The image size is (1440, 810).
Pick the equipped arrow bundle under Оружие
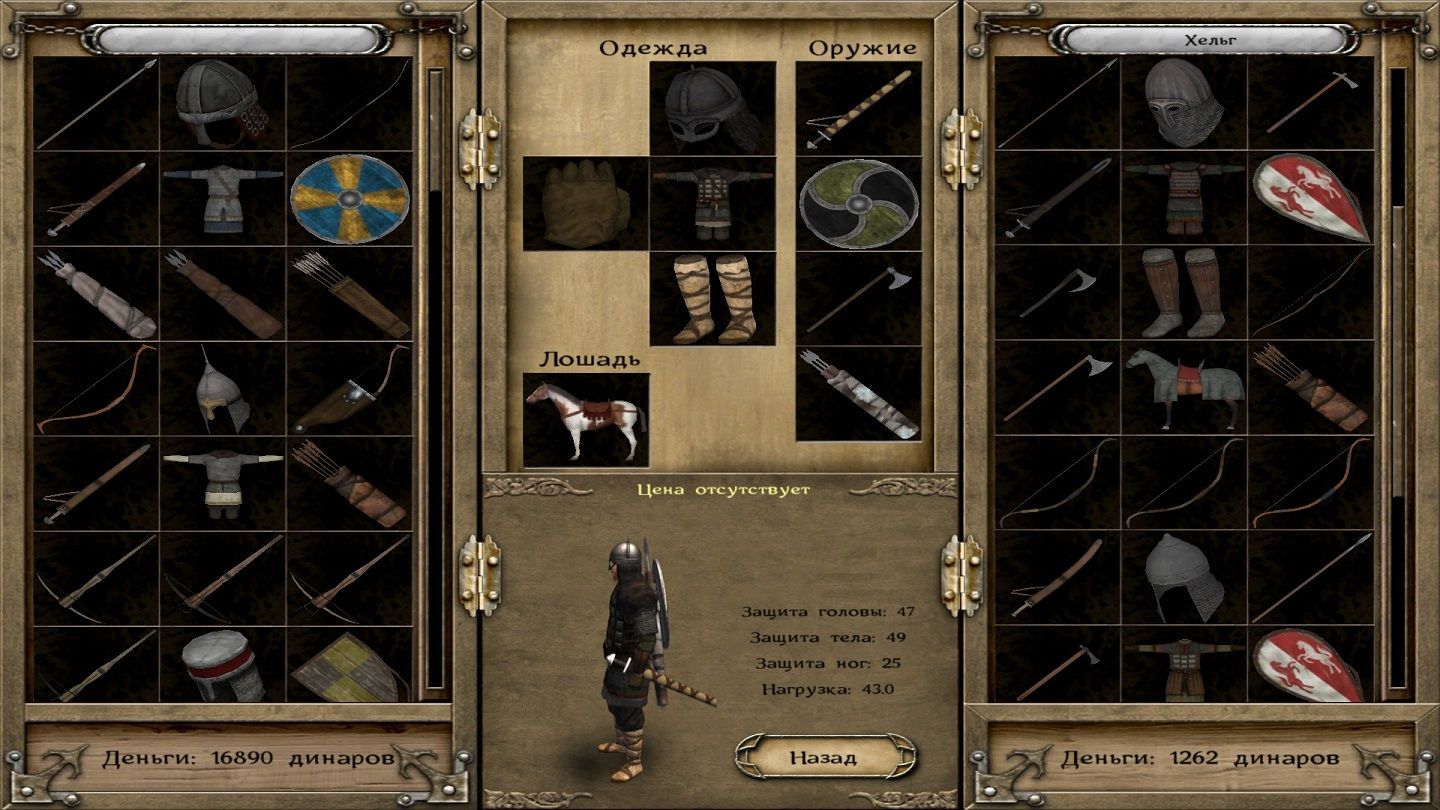(x=858, y=393)
